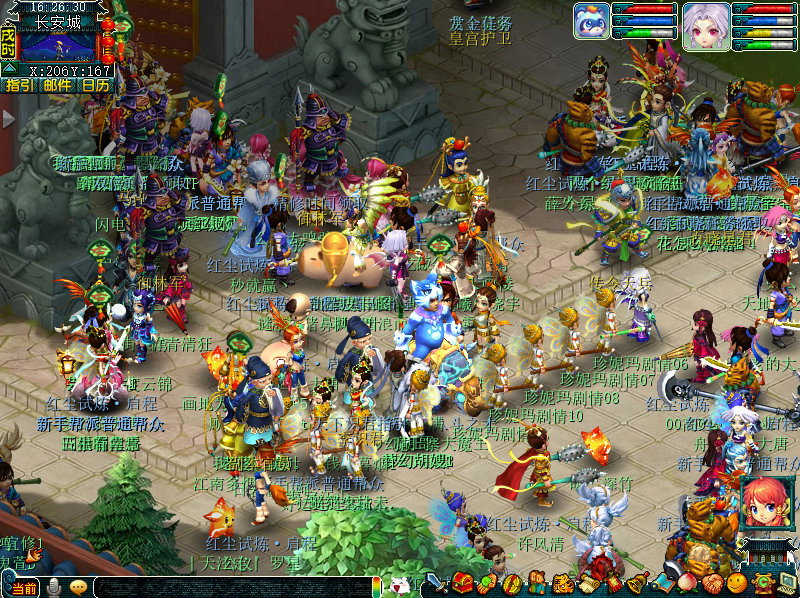The image size is (800, 598).
Task: Expand the left side panel arrow
Action: tap(8, 119)
